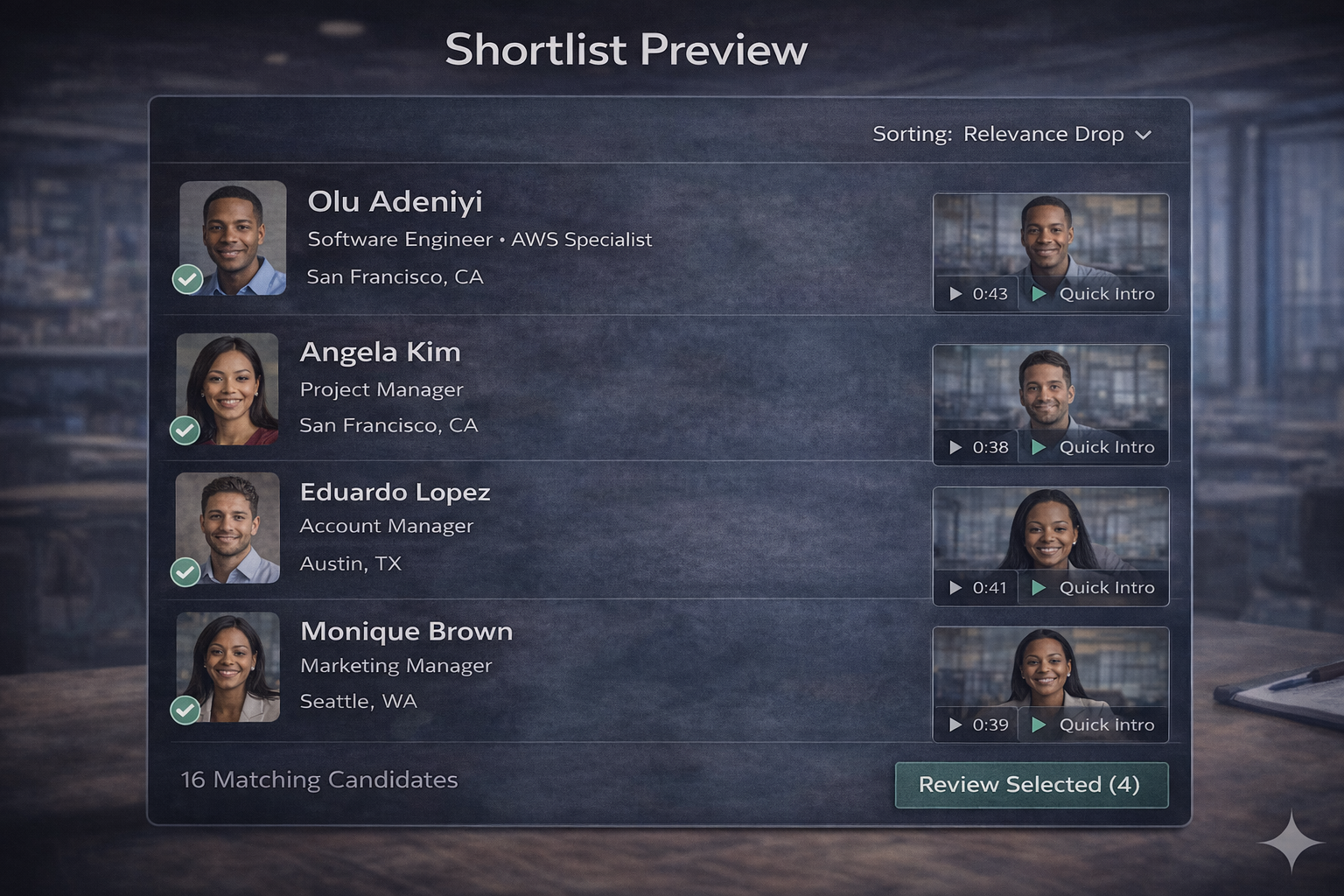
Task: Click the Quick Intro play icon for Angela Kim
Action: pyautogui.click(x=1040, y=447)
